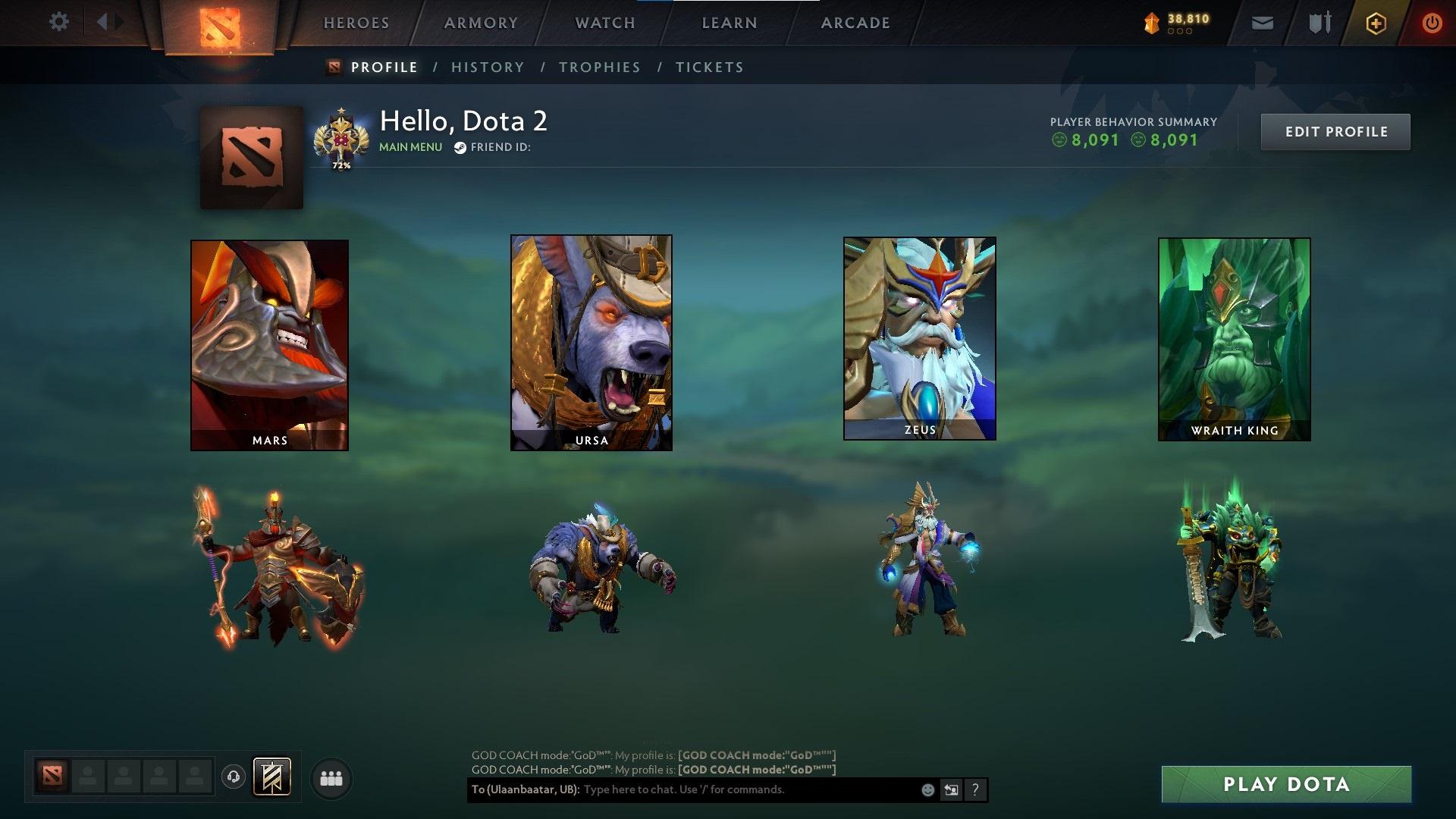Select the Zeus hero portrait
Viewport: 1456px width, 819px height.
tap(920, 337)
